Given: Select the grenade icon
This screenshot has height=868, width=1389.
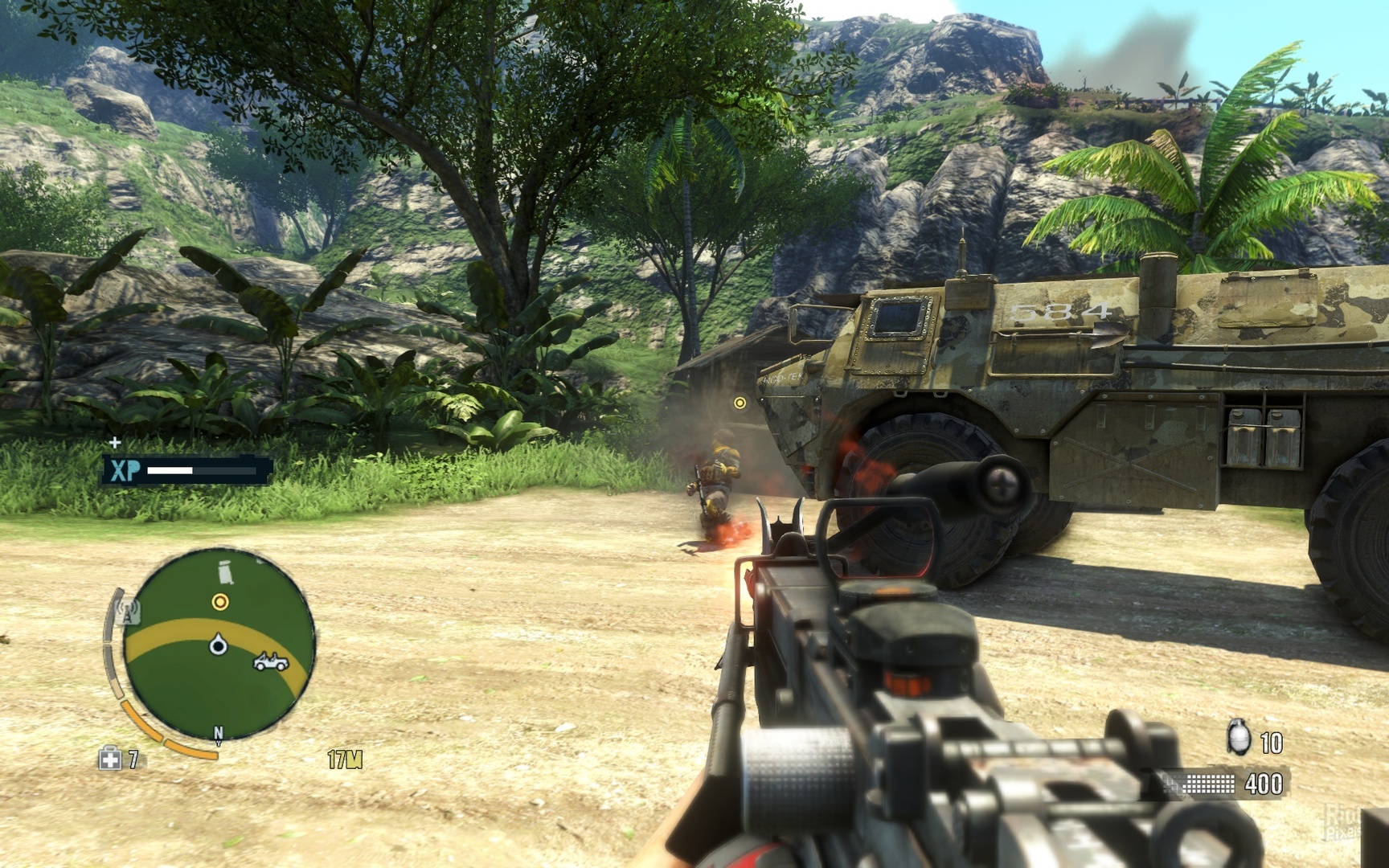Looking at the screenshot, I should pos(1239,738).
